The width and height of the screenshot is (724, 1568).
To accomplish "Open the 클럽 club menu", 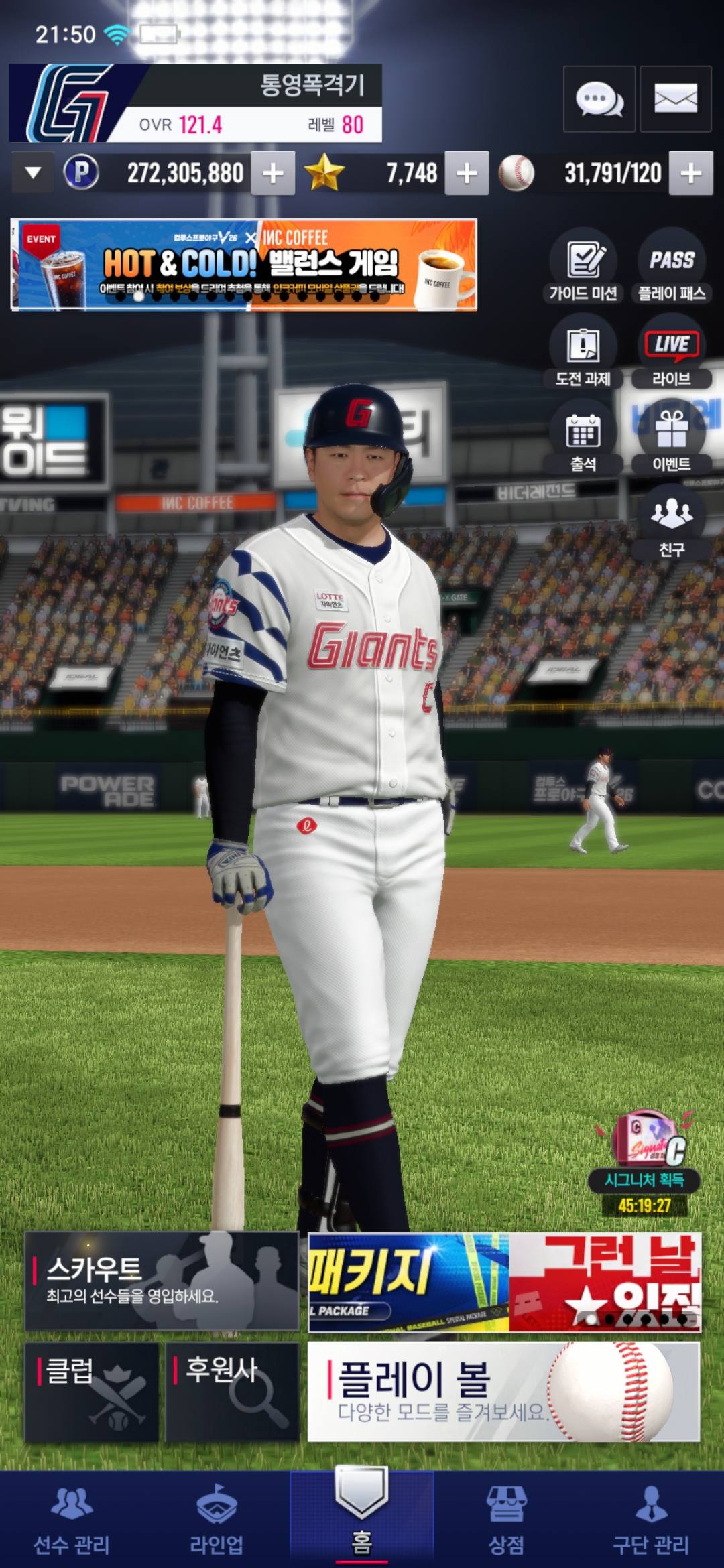I will pyautogui.click(x=92, y=1391).
